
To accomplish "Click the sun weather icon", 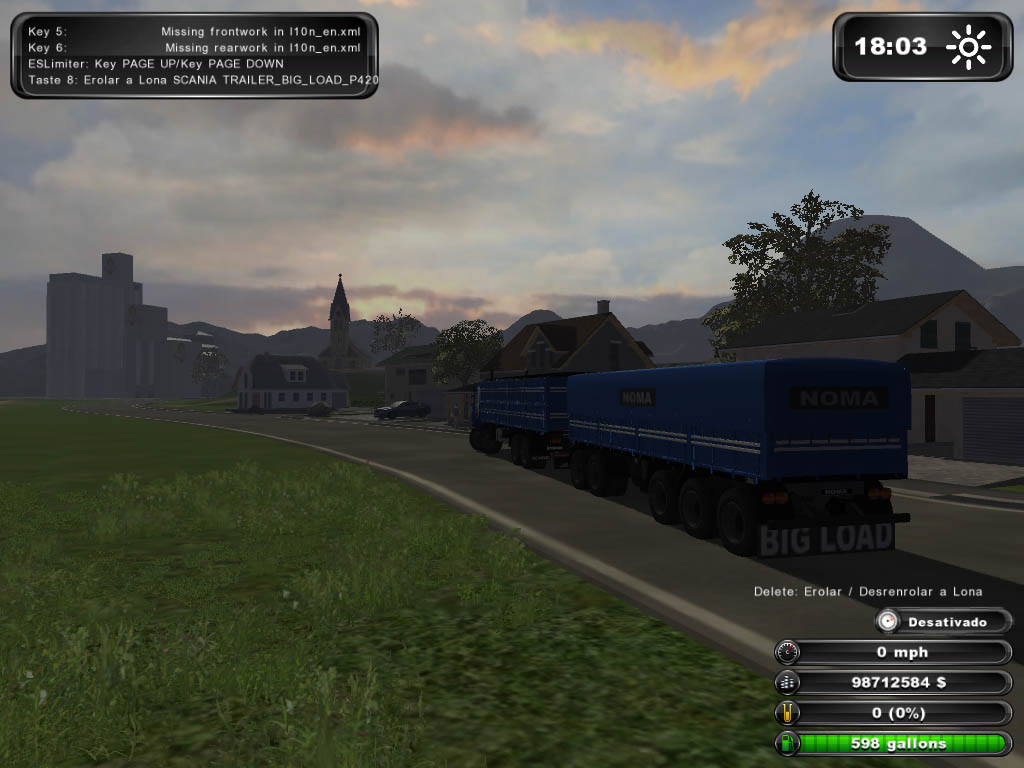I will (x=968, y=47).
